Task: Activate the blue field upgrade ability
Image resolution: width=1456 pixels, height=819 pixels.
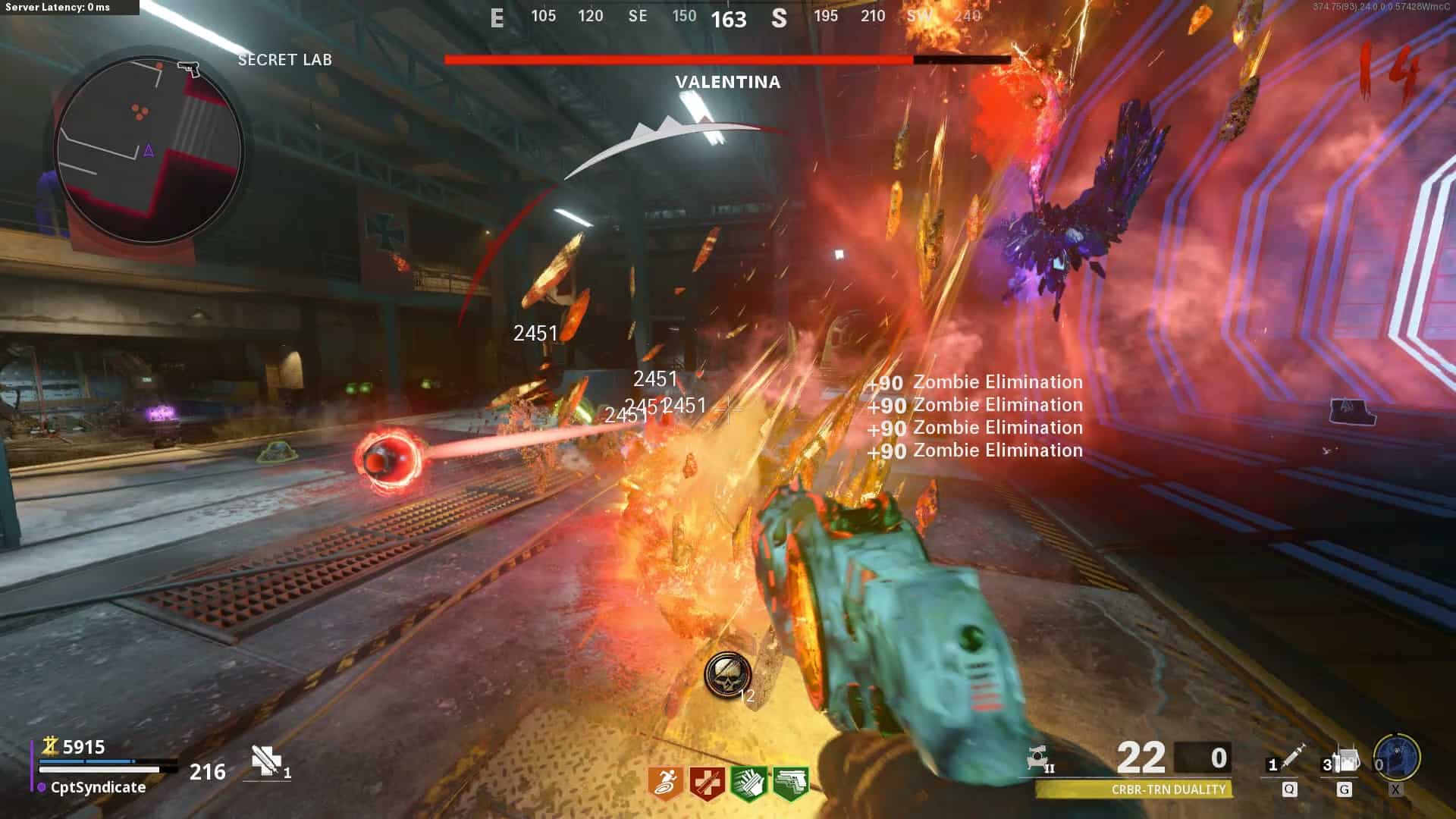Action: tap(1397, 757)
